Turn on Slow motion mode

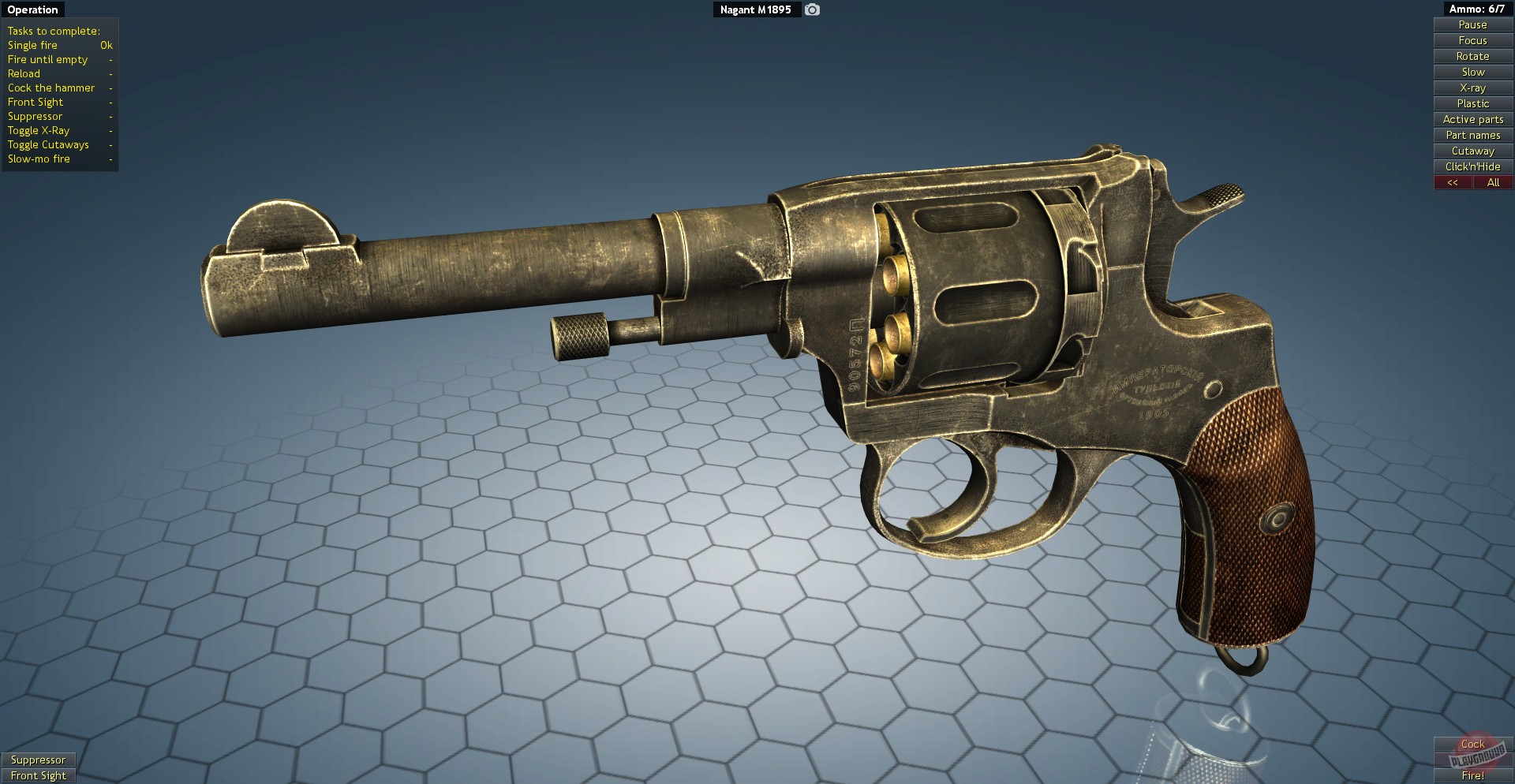[x=1472, y=72]
